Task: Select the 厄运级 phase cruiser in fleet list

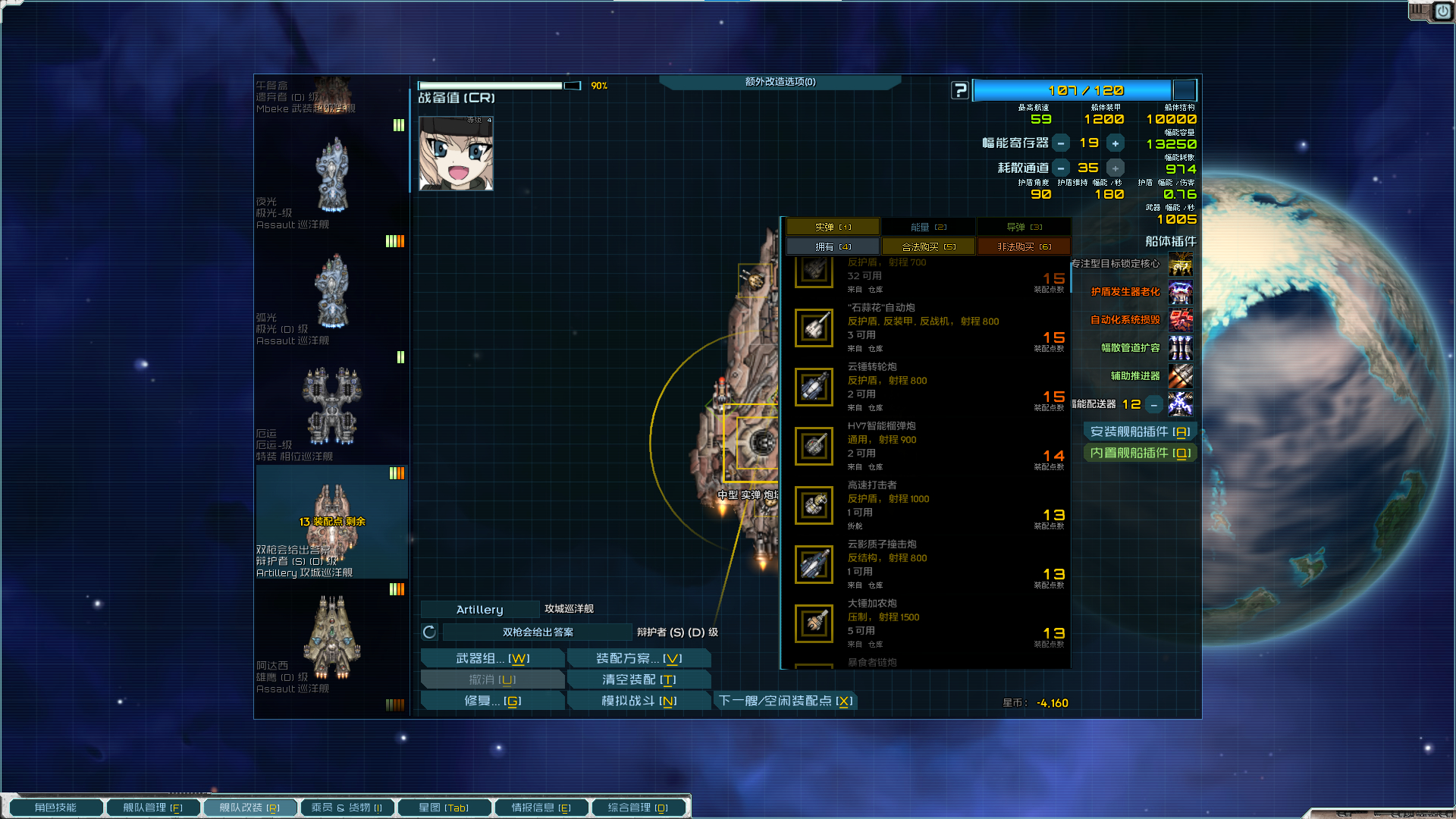Action: pyautogui.click(x=331, y=409)
